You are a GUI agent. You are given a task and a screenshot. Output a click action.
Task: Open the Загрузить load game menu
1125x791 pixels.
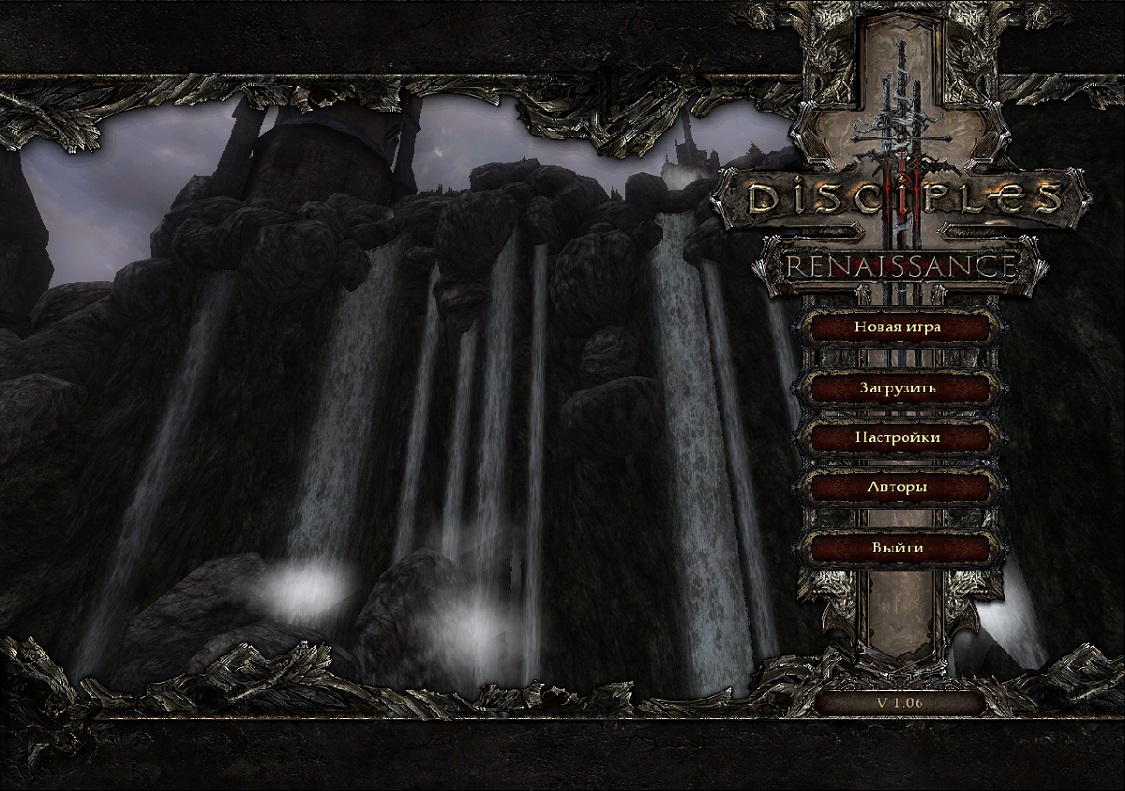tap(897, 387)
